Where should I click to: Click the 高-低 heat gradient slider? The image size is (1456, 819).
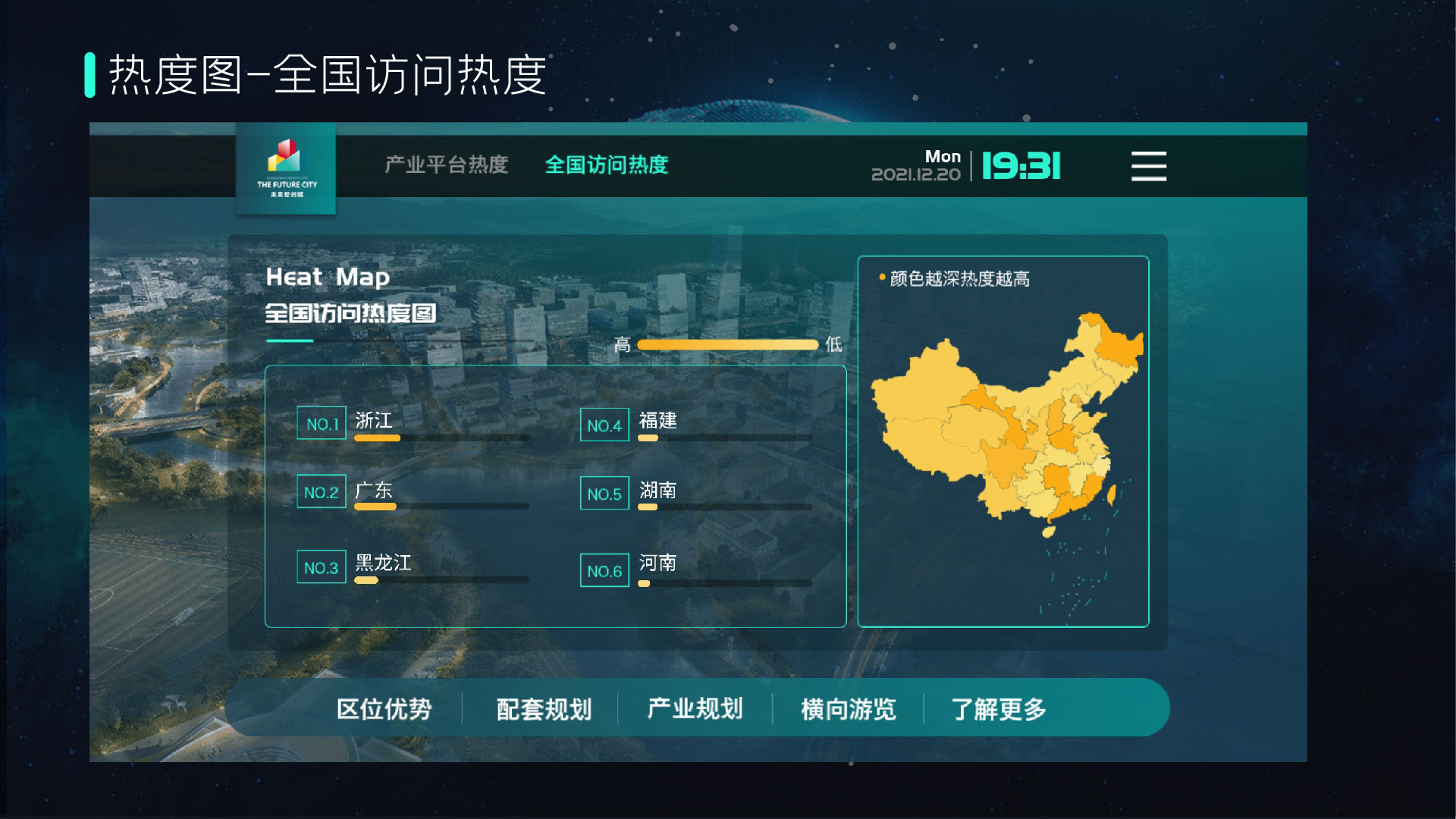point(730,345)
